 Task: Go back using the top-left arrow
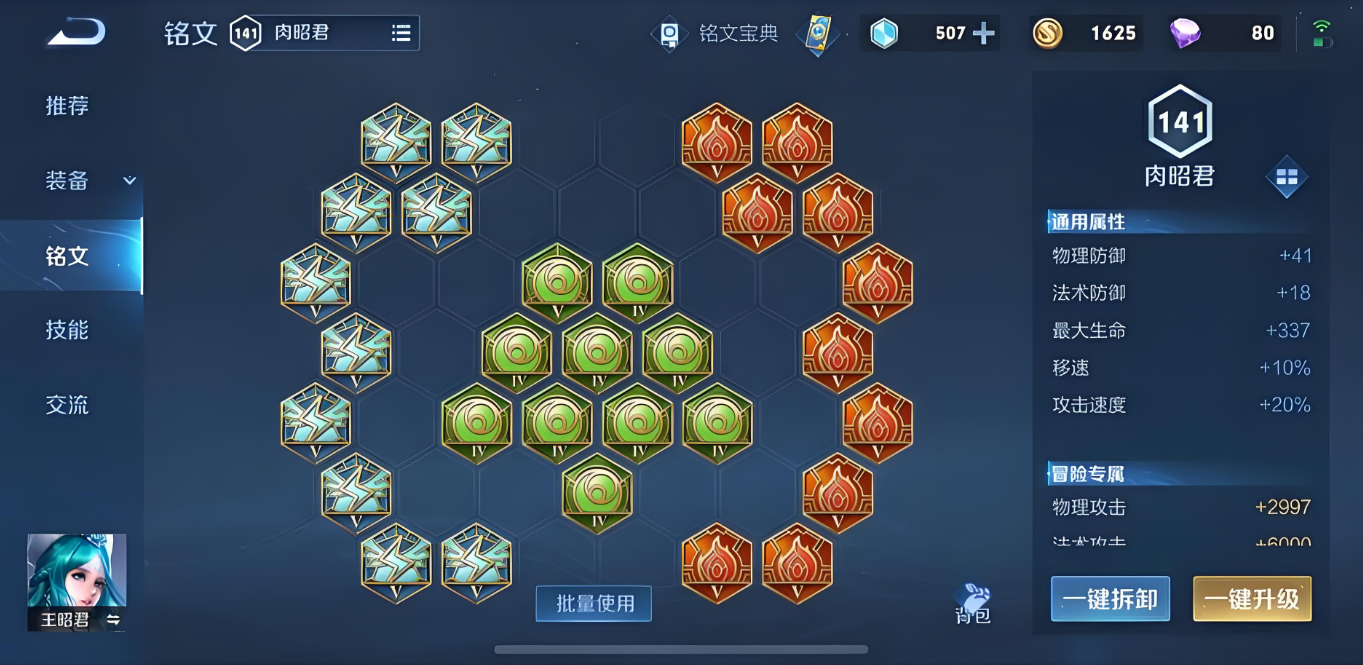coord(76,34)
